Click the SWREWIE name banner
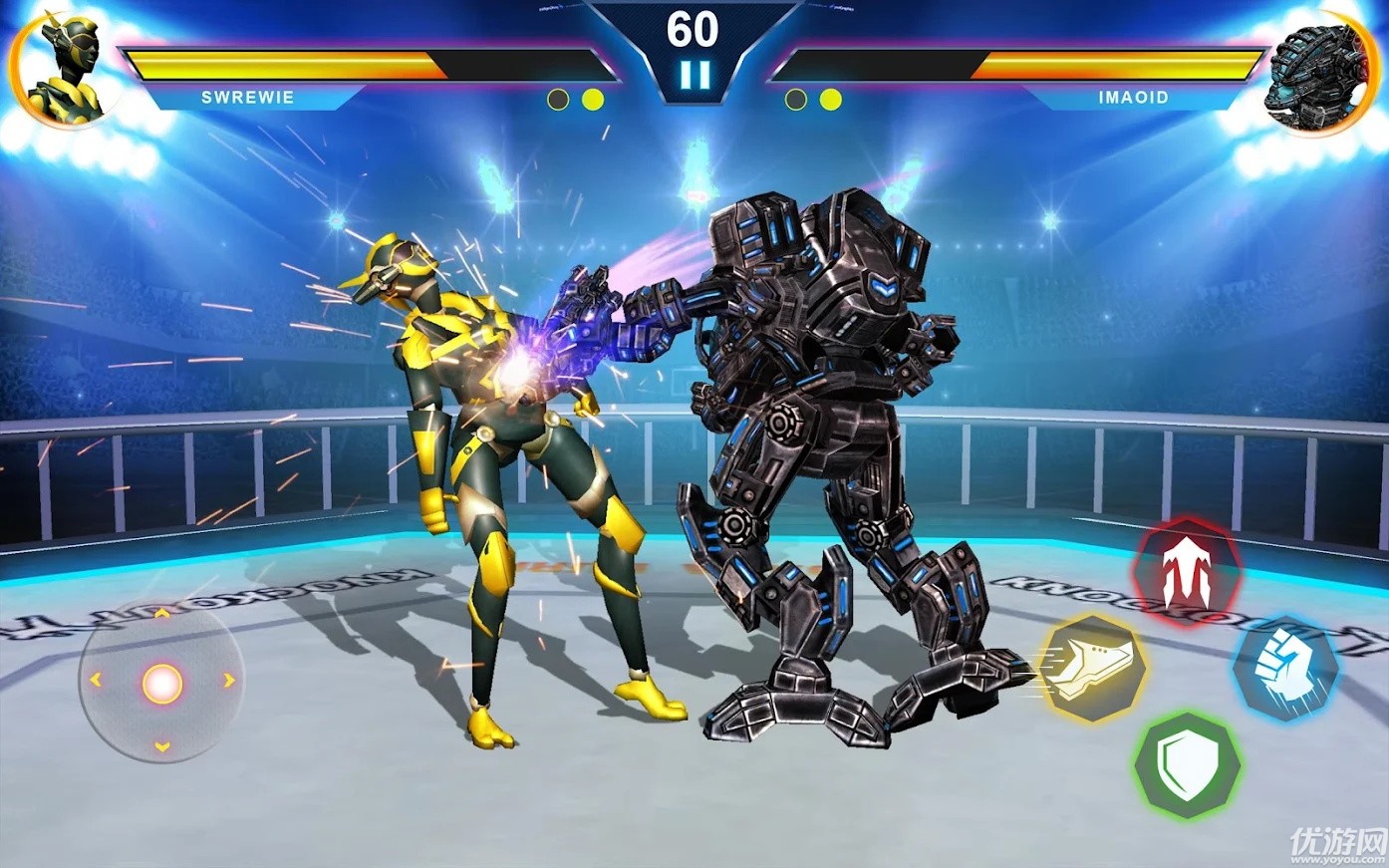This screenshot has width=1389, height=868. pyautogui.click(x=247, y=98)
